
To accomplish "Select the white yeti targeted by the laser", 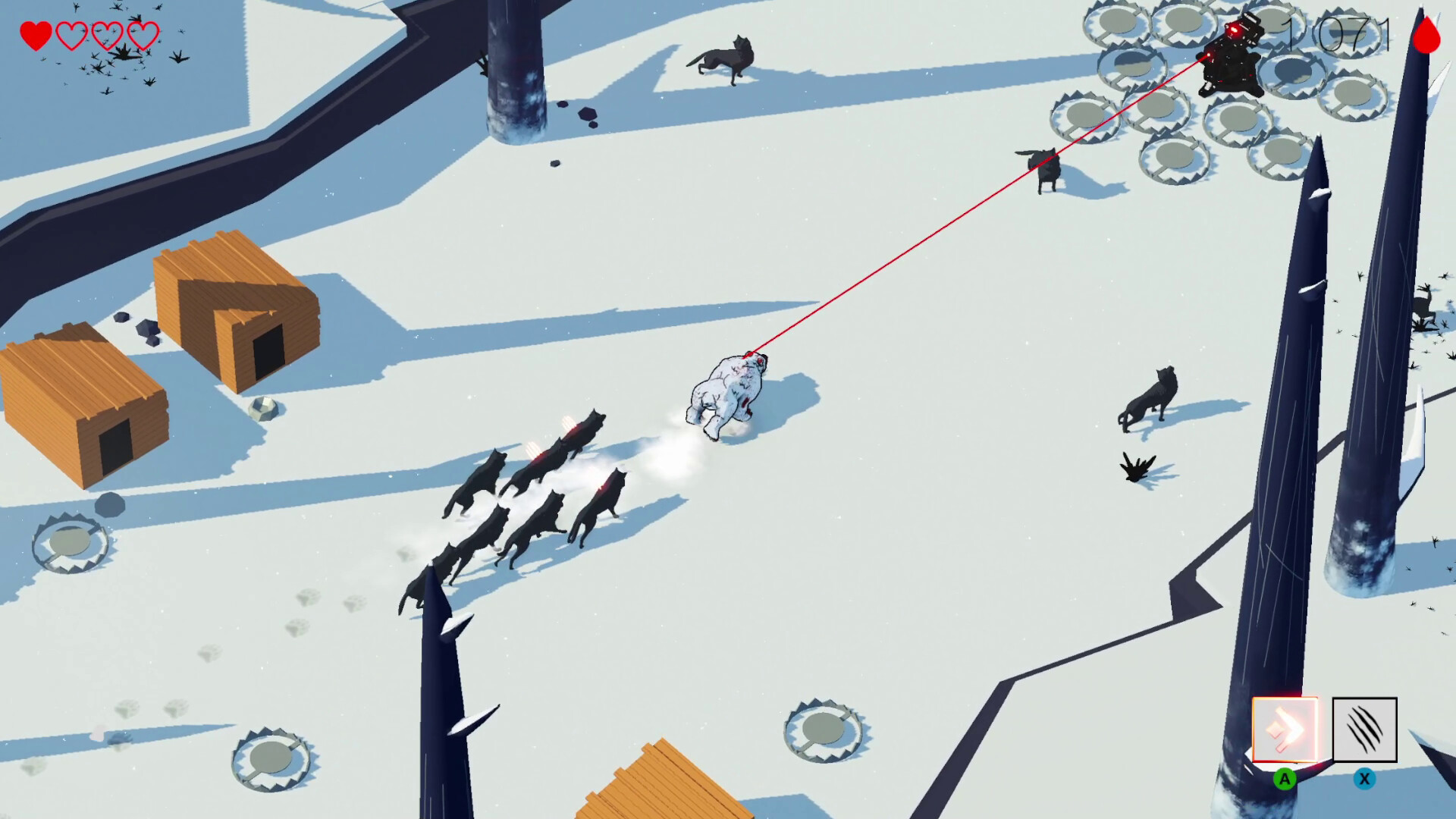I will tap(732, 387).
